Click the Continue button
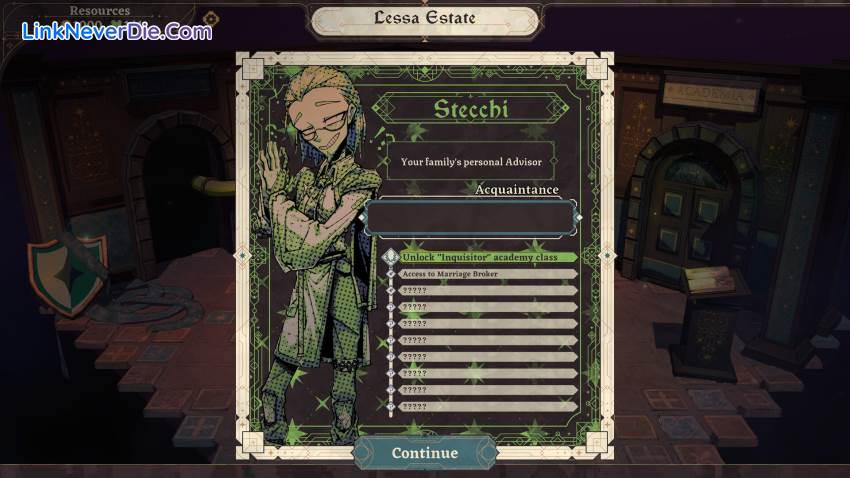 click(424, 453)
